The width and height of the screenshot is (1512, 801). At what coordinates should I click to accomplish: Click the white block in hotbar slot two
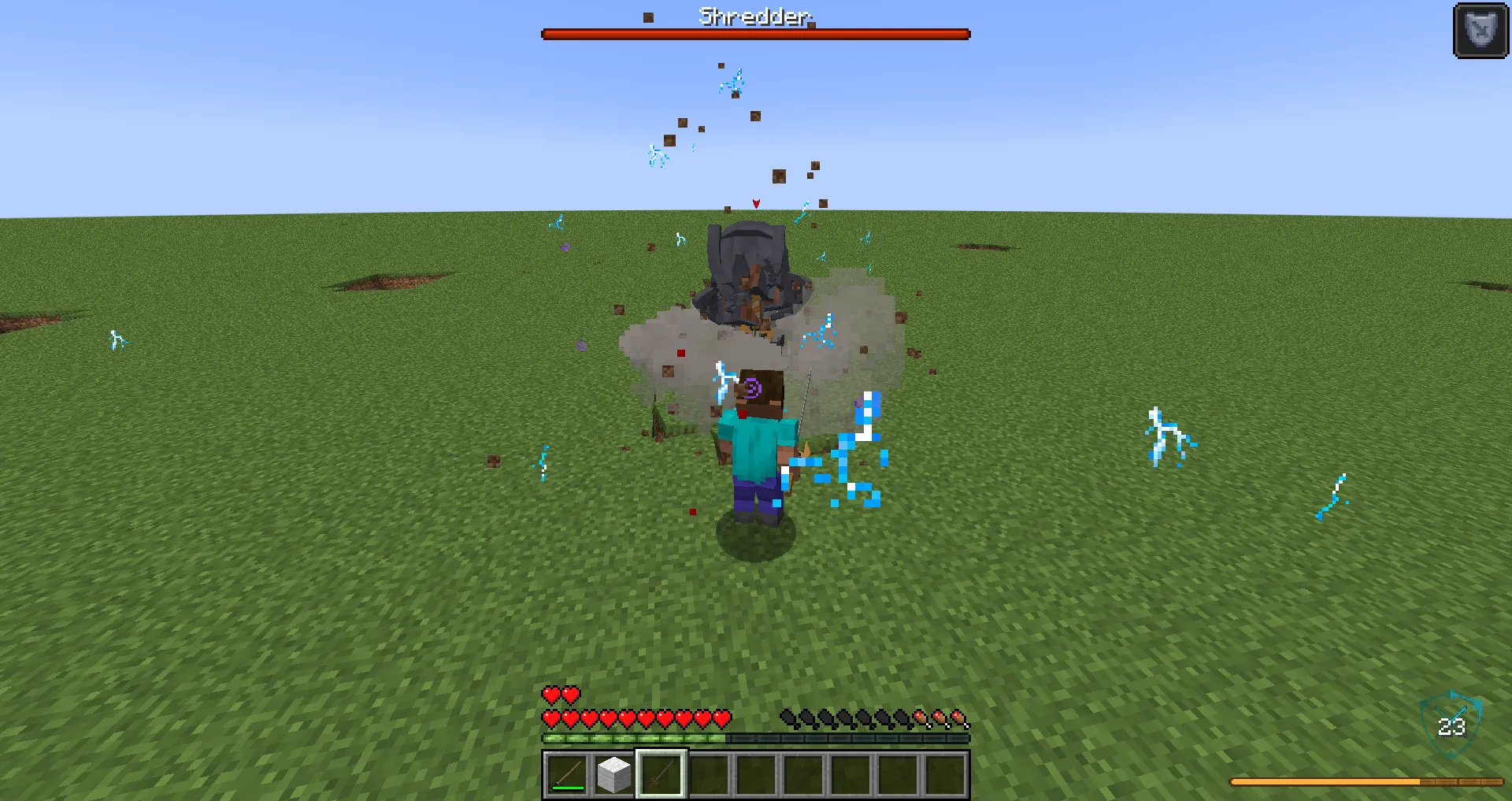(613, 773)
